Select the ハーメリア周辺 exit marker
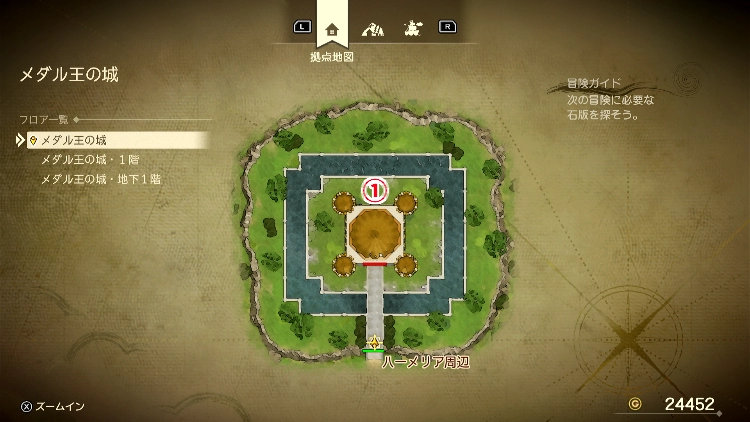750x422 pixels. coord(374,343)
